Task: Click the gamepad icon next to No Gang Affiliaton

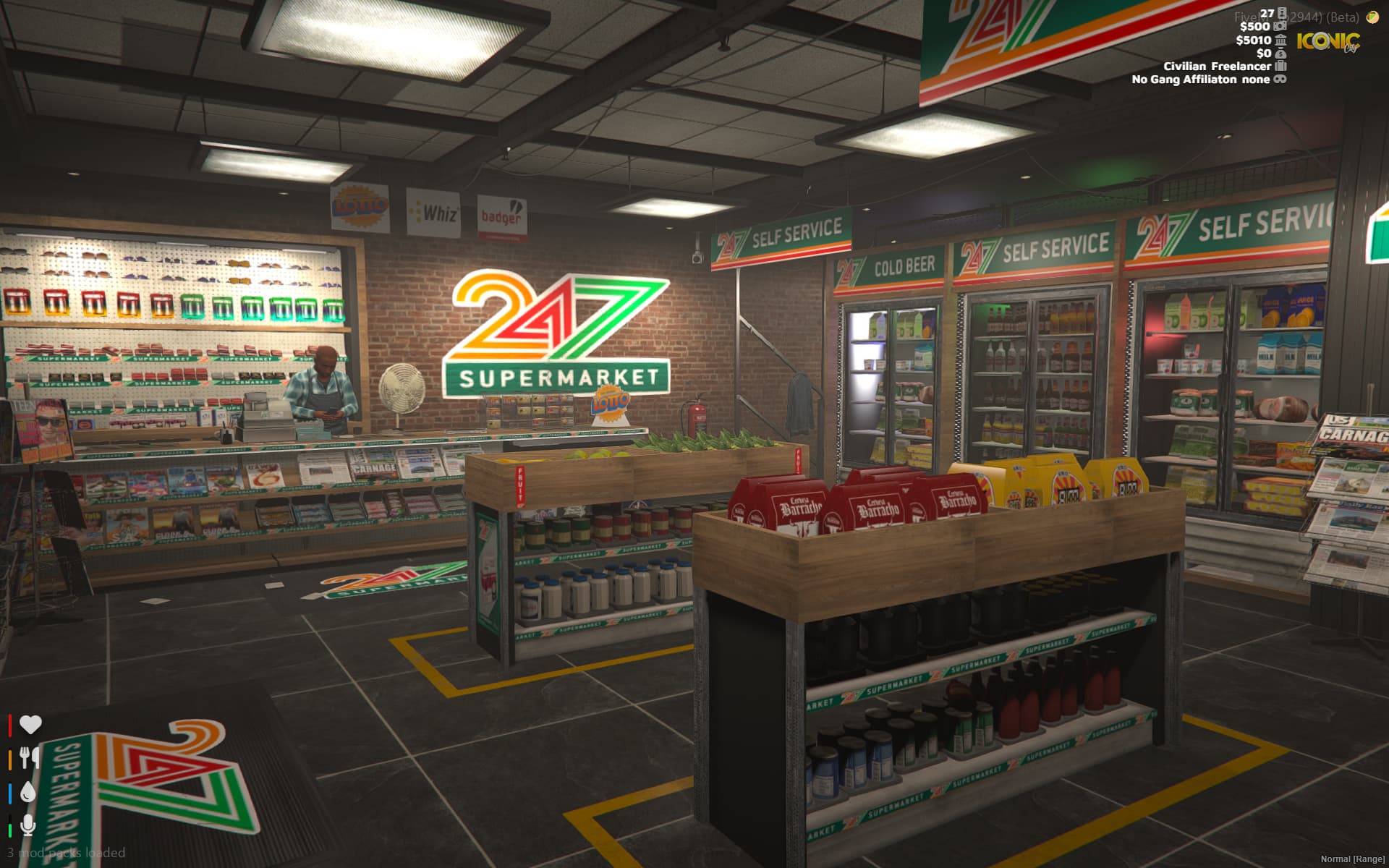Action: (x=1280, y=80)
